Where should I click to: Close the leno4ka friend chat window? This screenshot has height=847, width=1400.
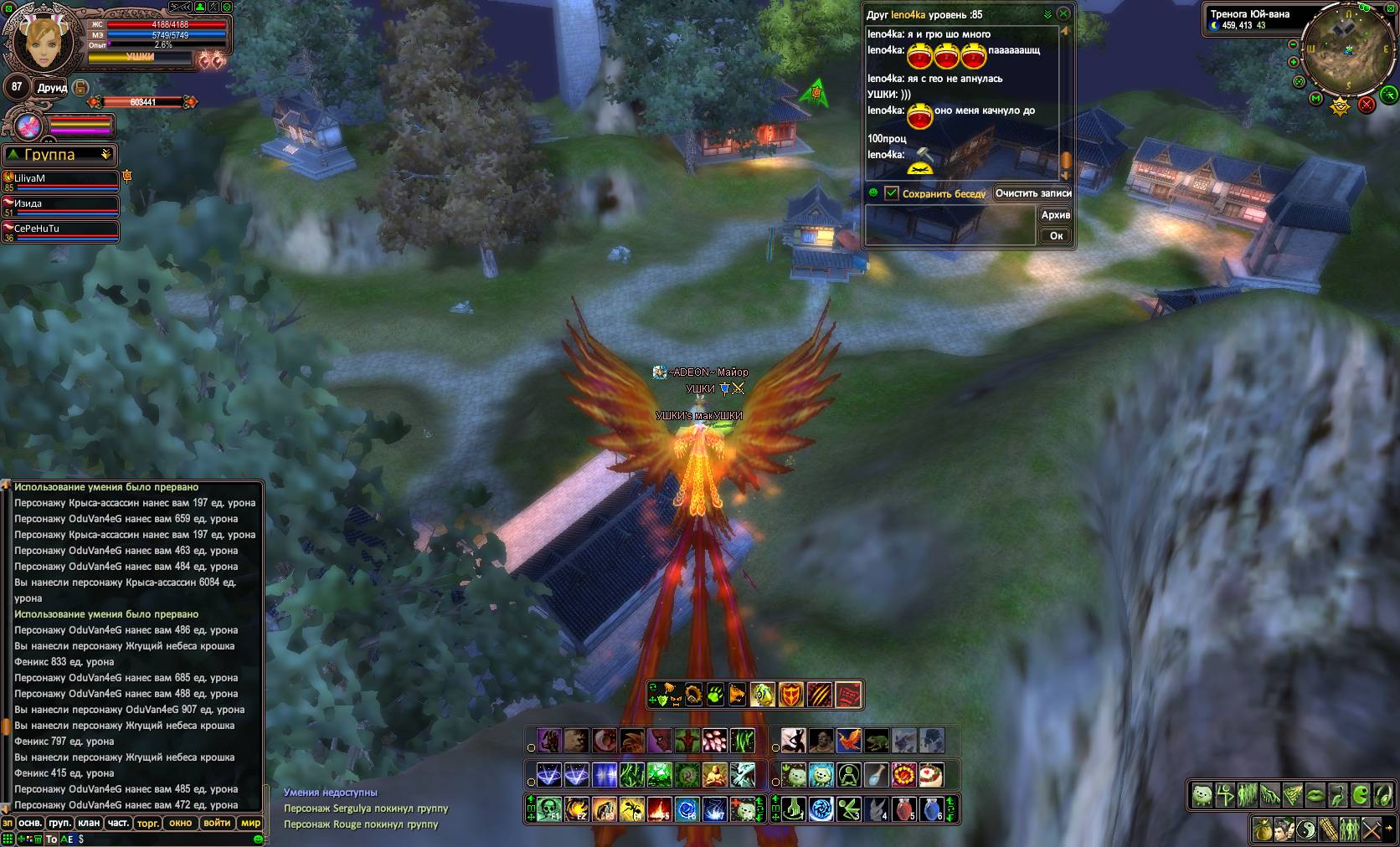(1063, 14)
